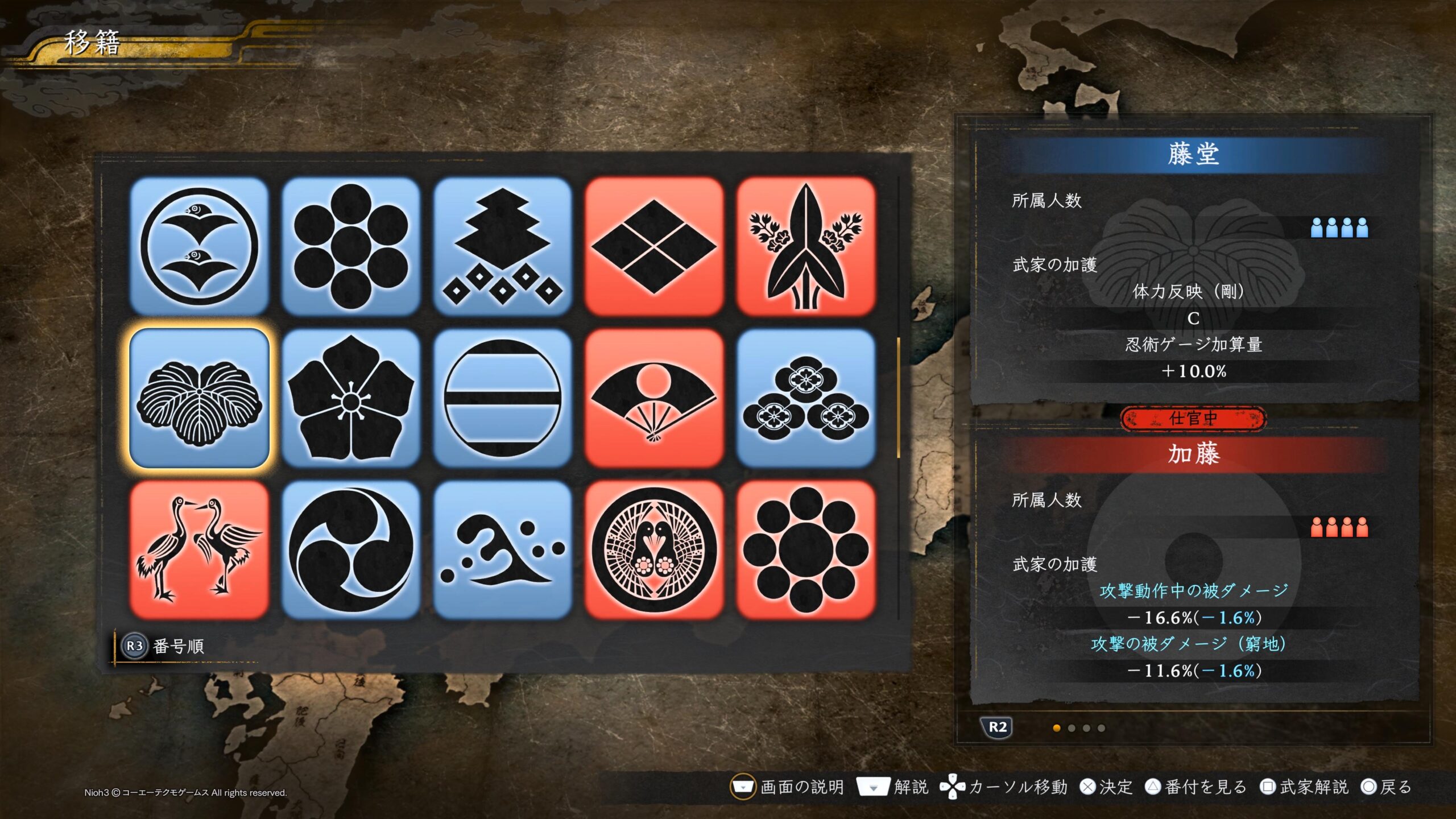Select the four-diamond Takeda crest

pyautogui.click(x=654, y=246)
